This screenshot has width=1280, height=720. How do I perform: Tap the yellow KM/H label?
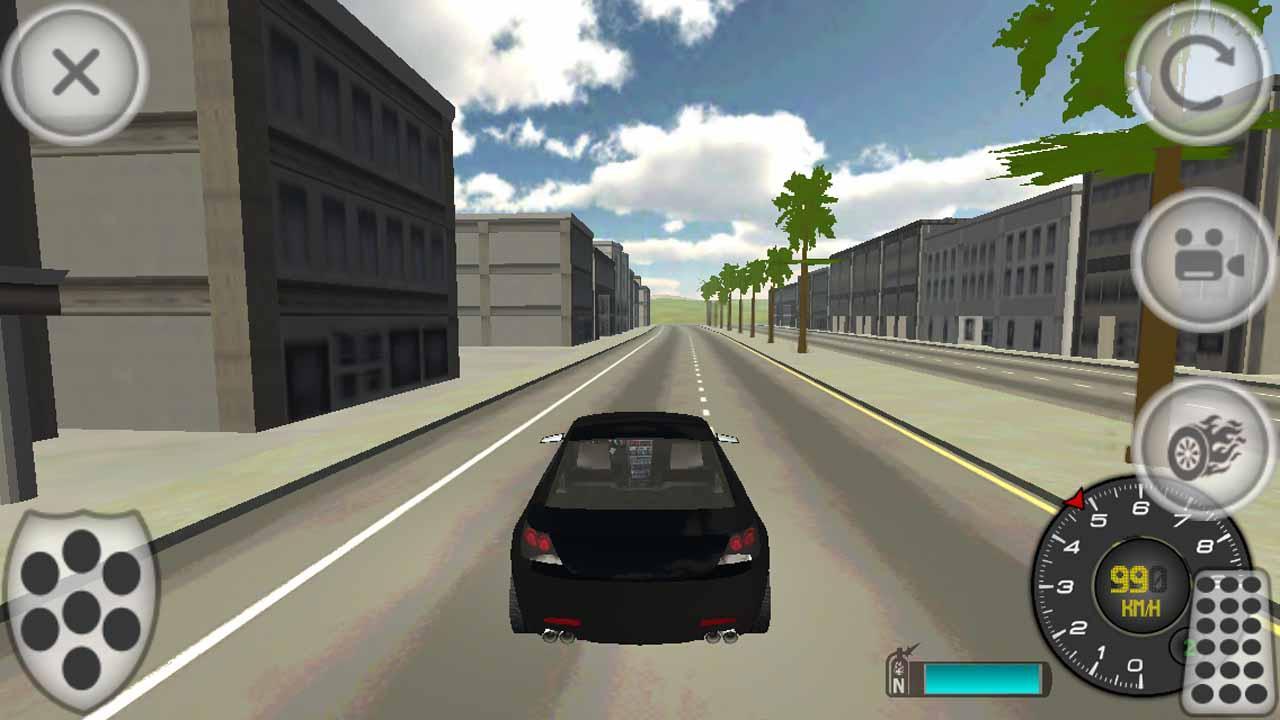point(1141,606)
